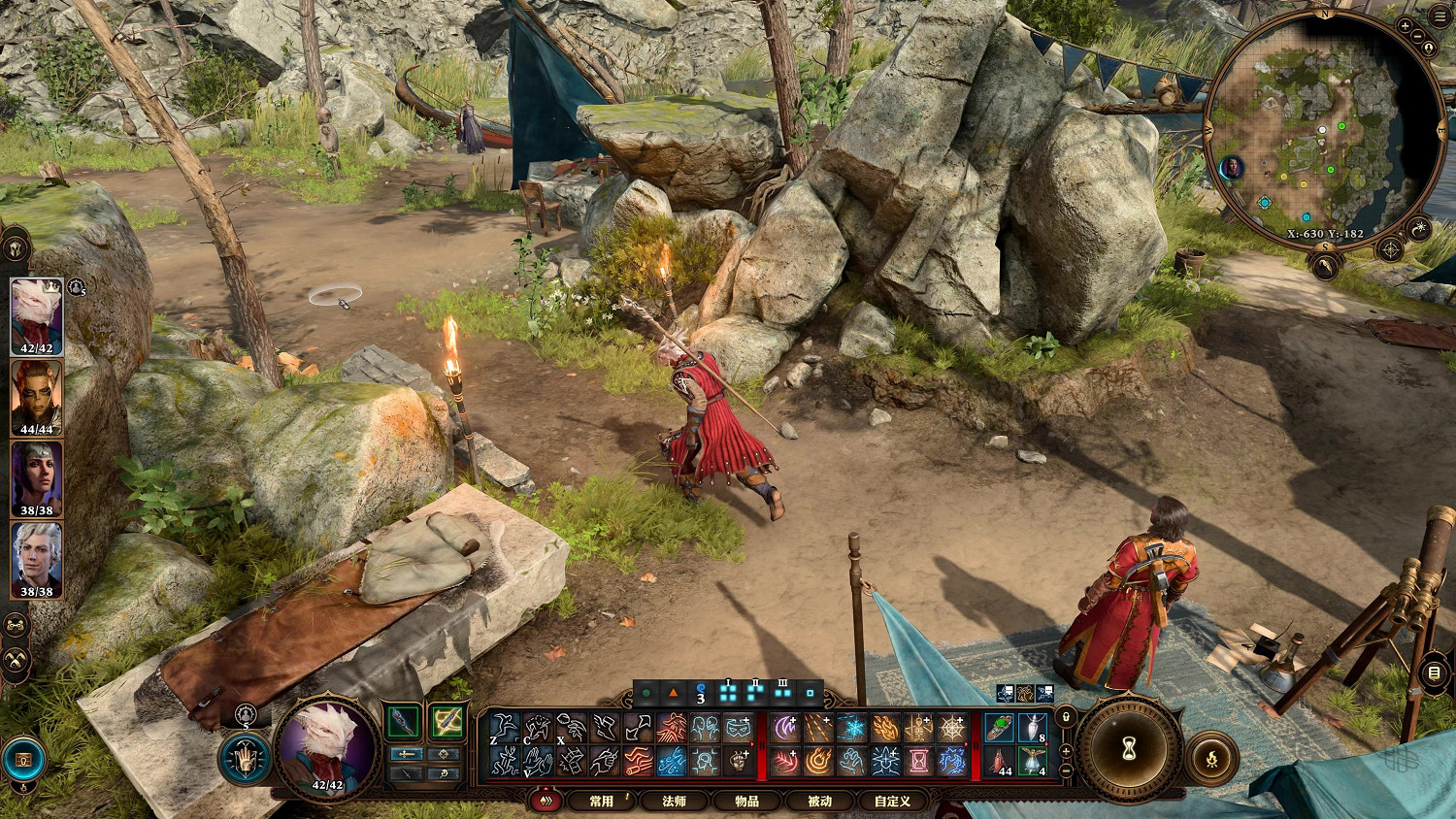Open the 法师 spell tab
1456x819 pixels.
pyautogui.click(x=674, y=801)
